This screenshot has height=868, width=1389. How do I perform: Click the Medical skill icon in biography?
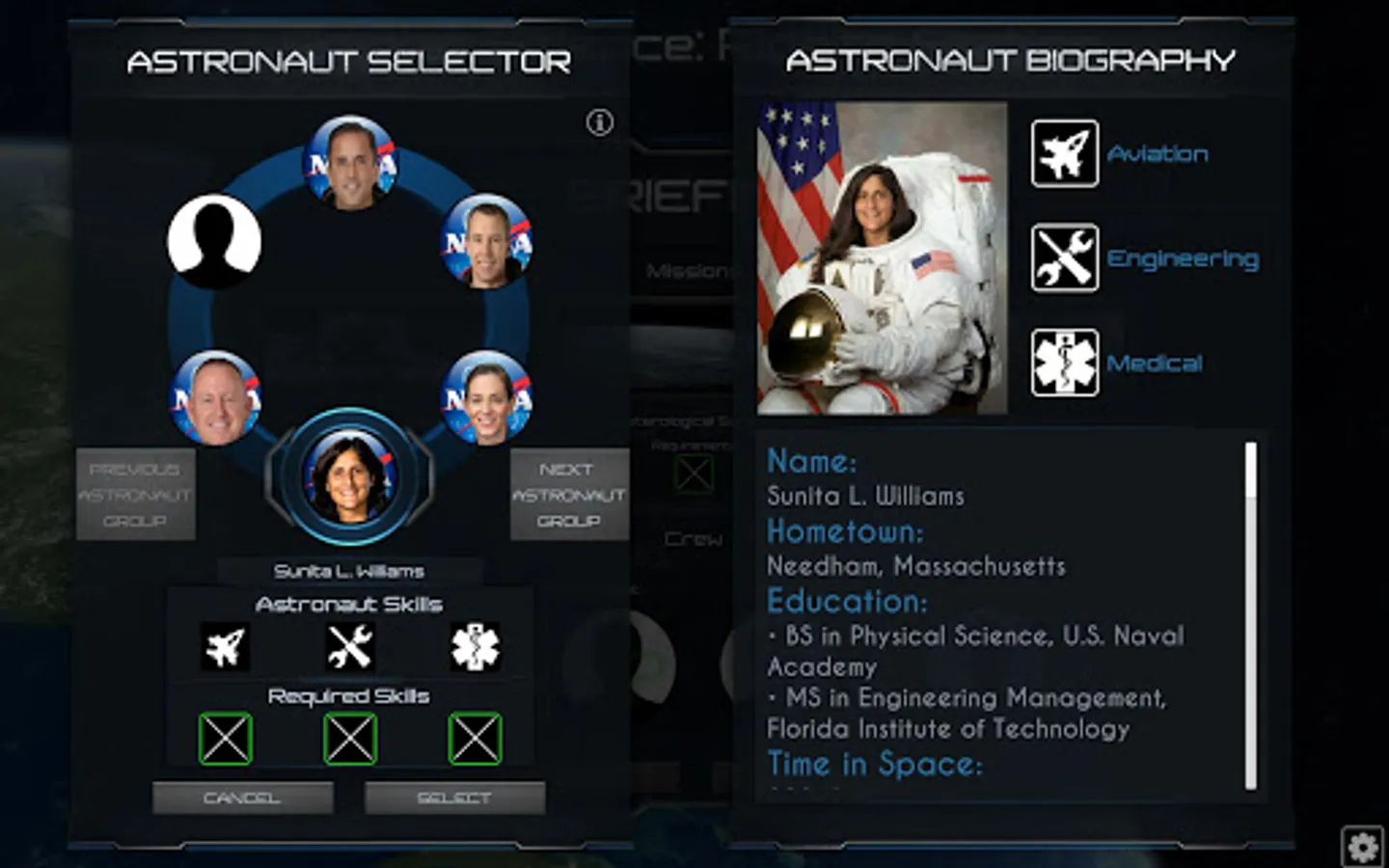[x=1064, y=364]
